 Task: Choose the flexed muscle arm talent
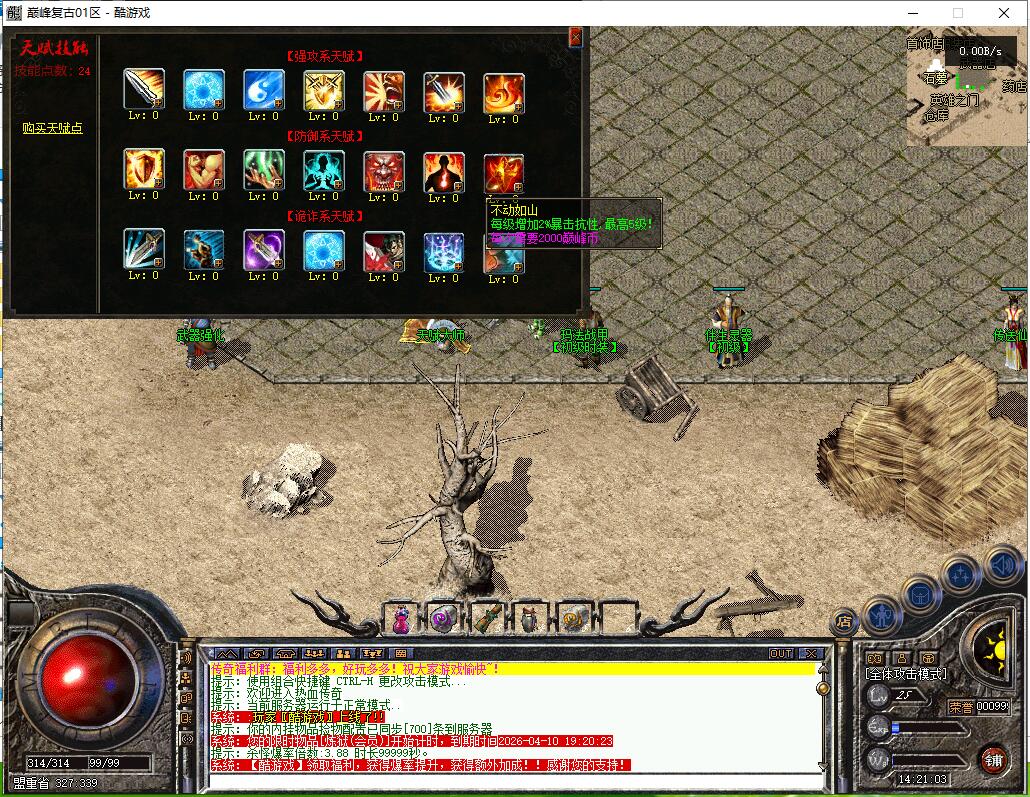point(204,170)
